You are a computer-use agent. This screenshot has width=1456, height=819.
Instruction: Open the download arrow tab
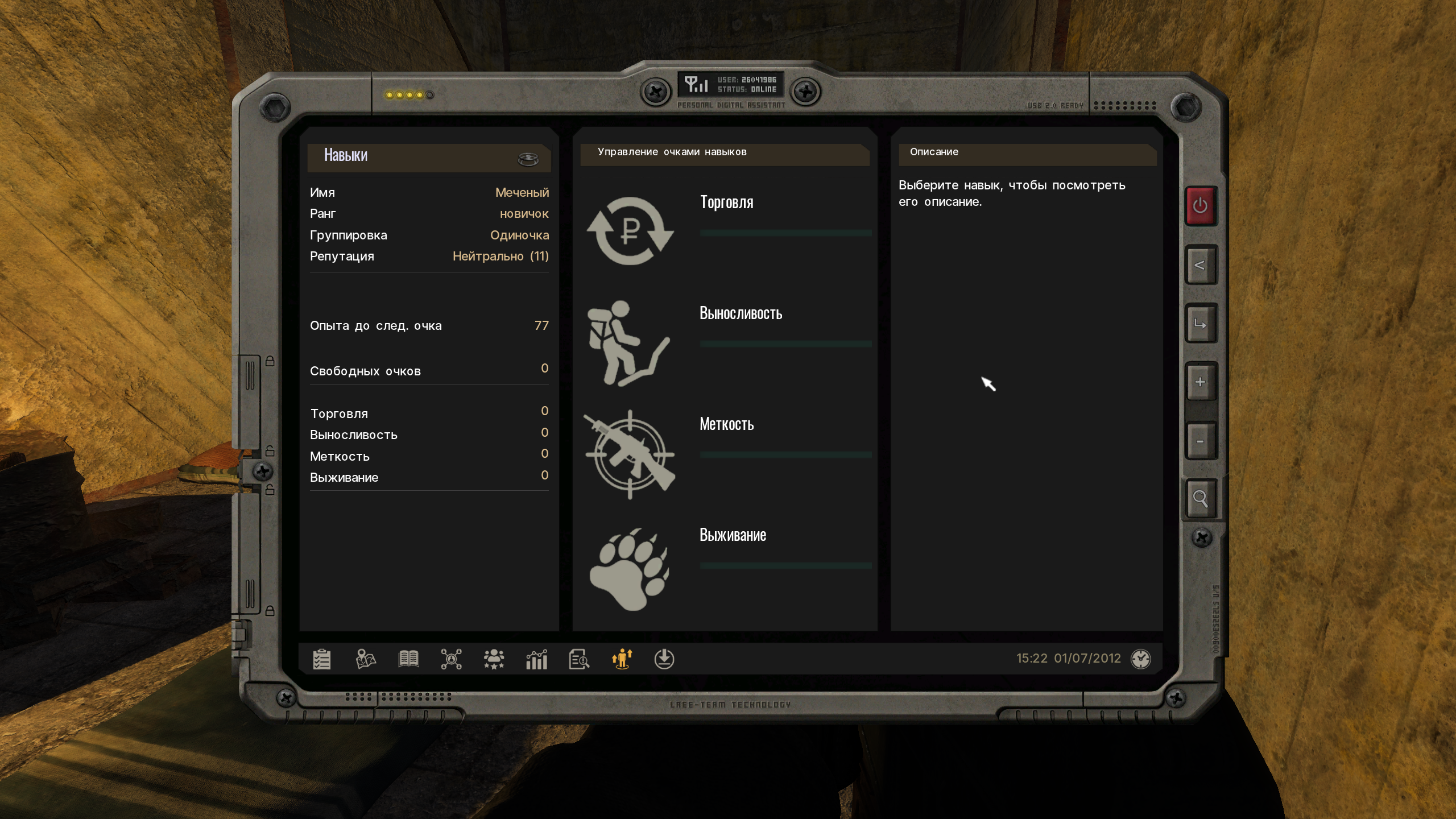(x=664, y=659)
